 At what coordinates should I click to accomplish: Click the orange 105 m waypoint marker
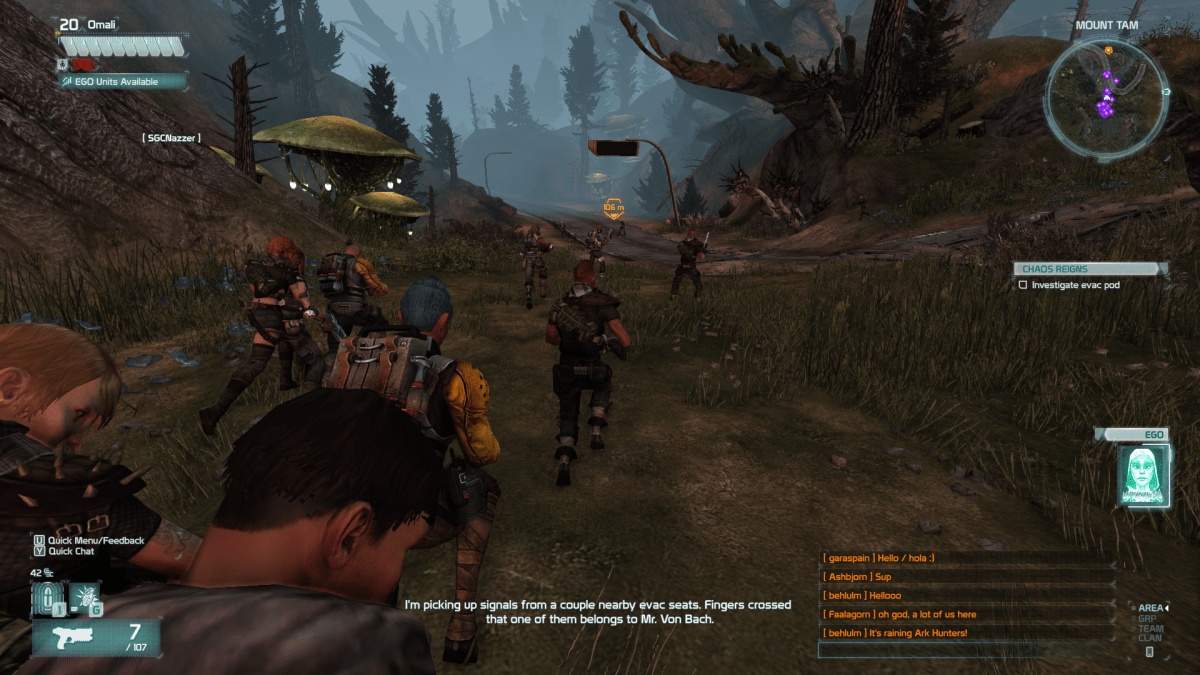(614, 209)
